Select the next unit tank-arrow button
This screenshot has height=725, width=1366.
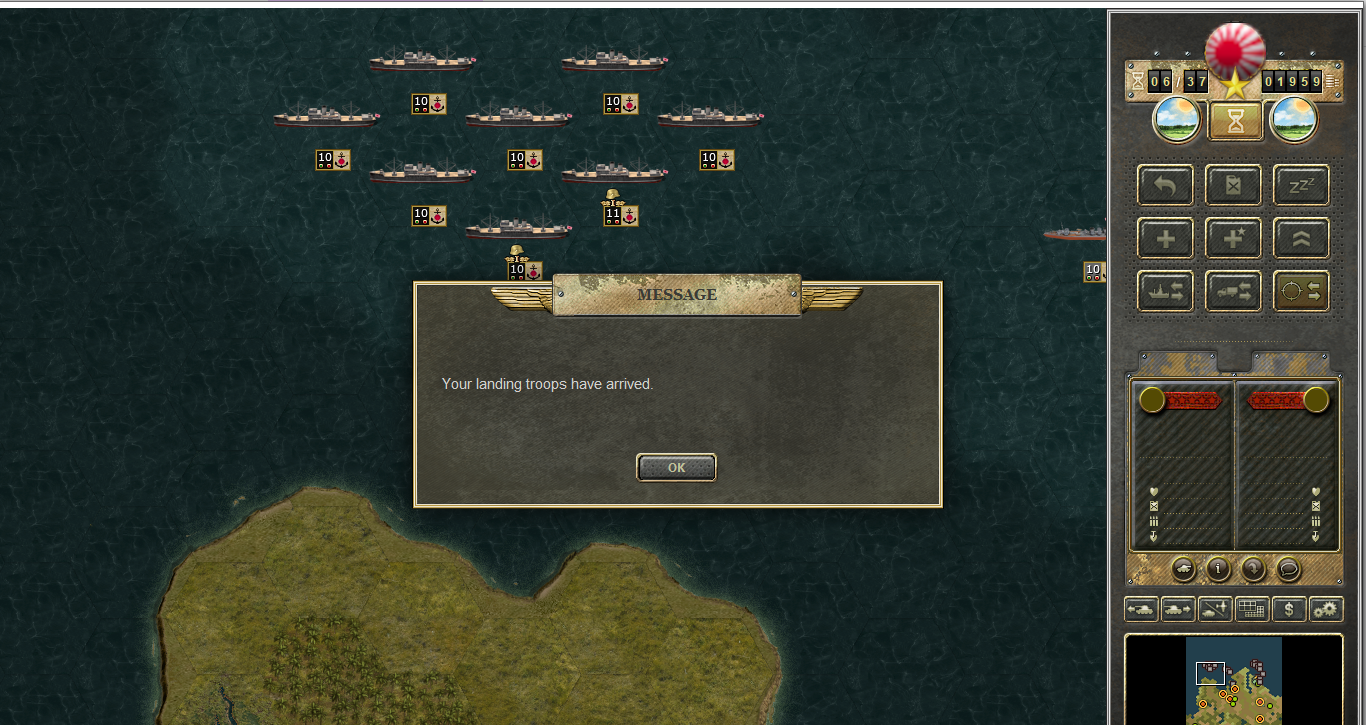(1178, 608)
